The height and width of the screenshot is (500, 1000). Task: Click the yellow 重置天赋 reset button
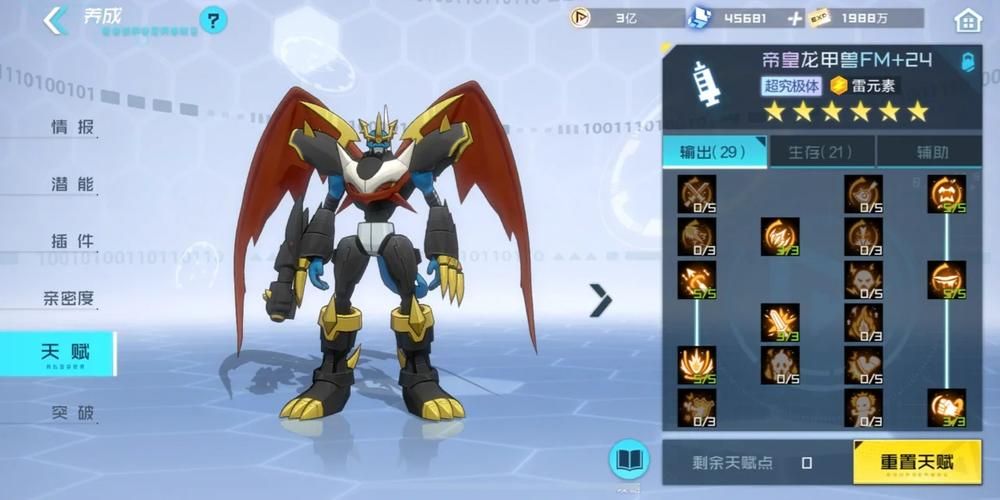pyautogui.click(x=916, y=462)
